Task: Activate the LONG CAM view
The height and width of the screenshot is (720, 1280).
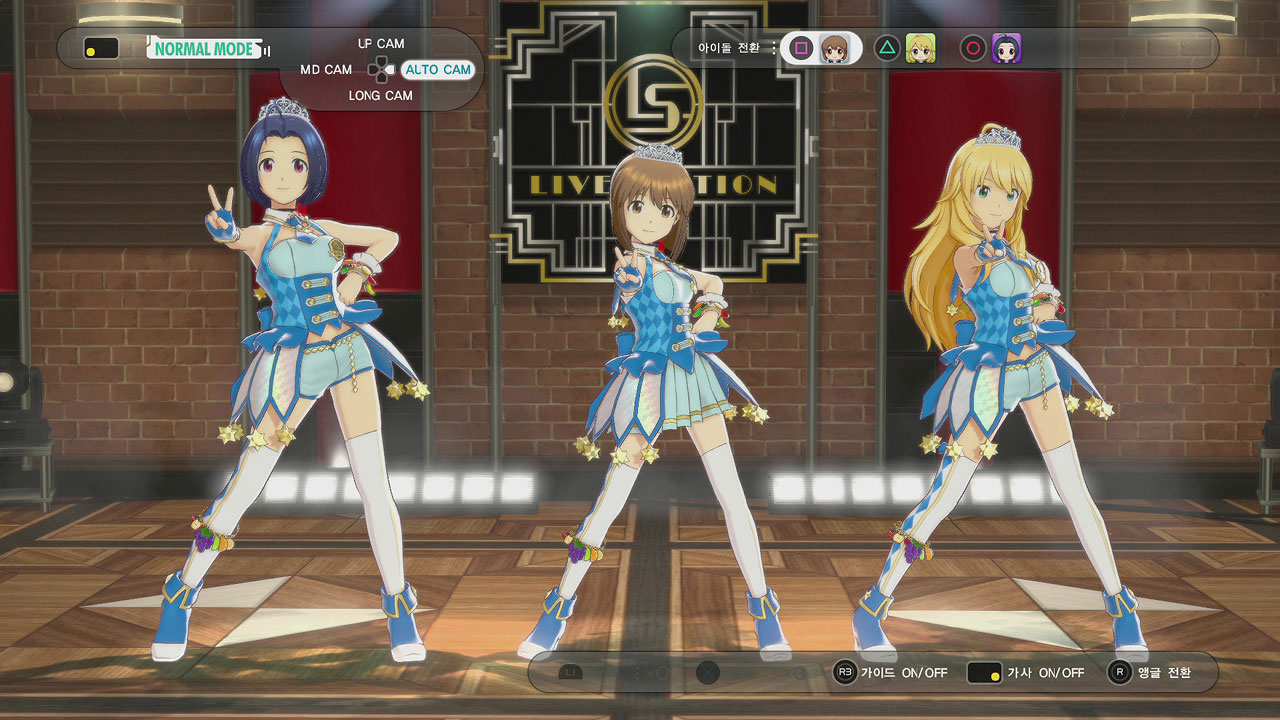Action: point(380,96)
